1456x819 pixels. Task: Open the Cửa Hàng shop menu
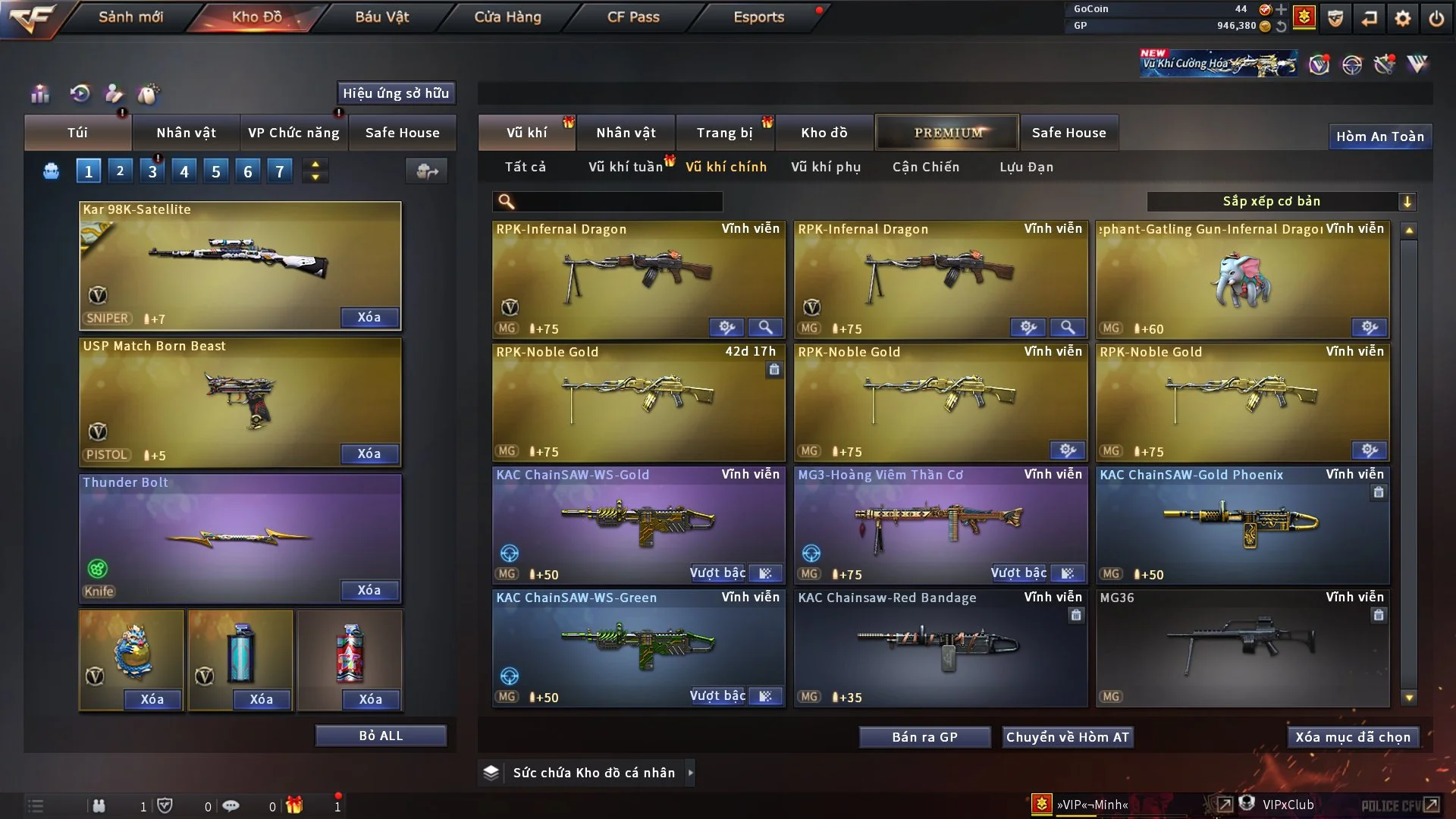[507, 17]
